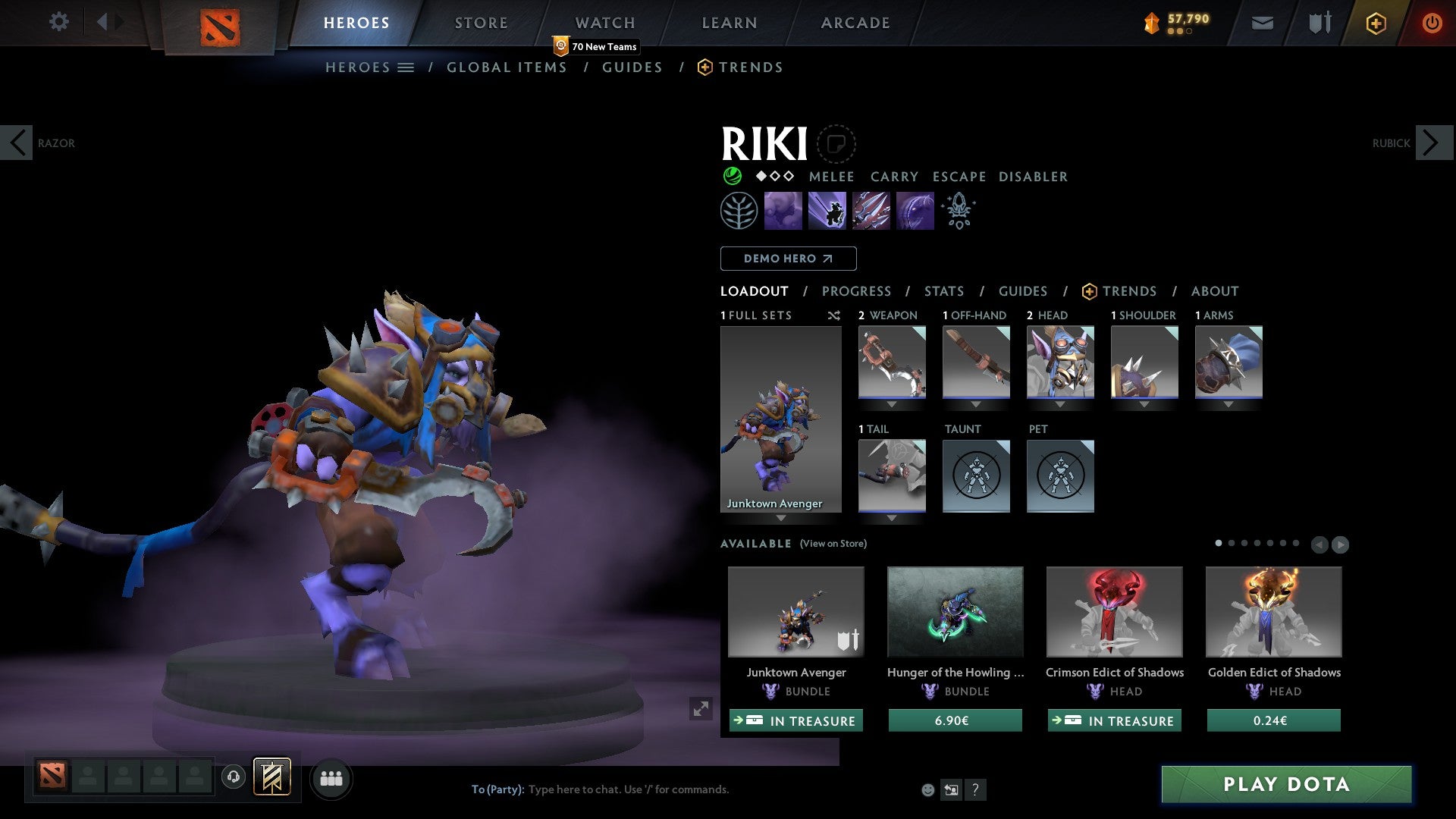
Task: Open the HEROES hamburger menu
Action: click(407, 67)
